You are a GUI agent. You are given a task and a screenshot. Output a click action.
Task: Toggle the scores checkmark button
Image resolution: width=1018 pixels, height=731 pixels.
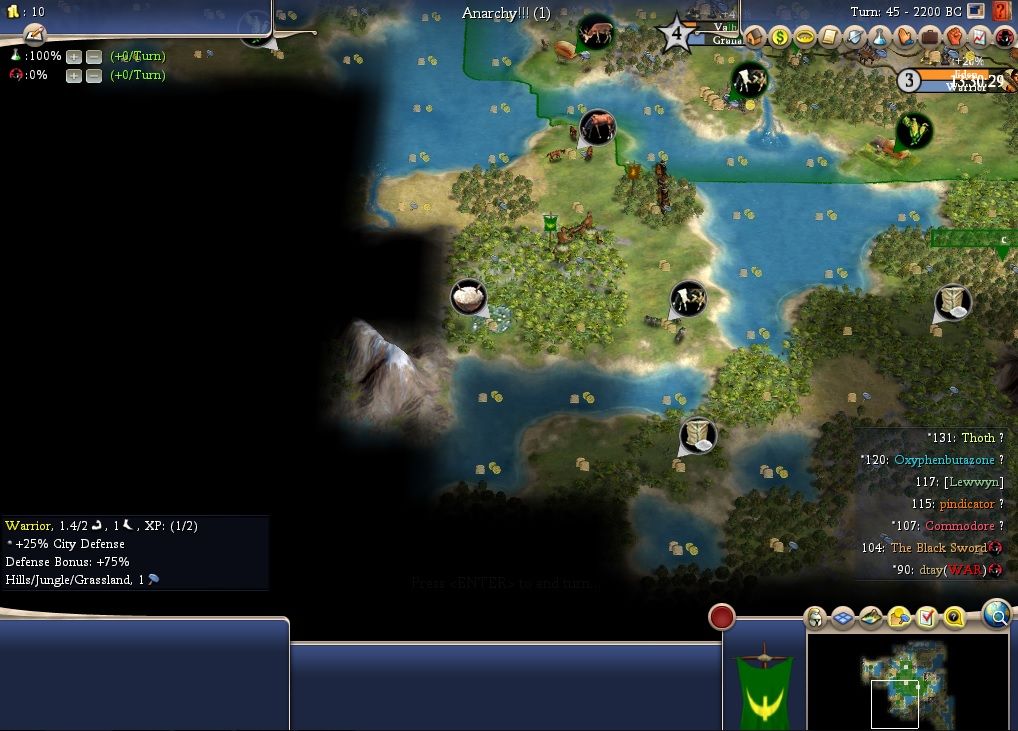[927, 618]
